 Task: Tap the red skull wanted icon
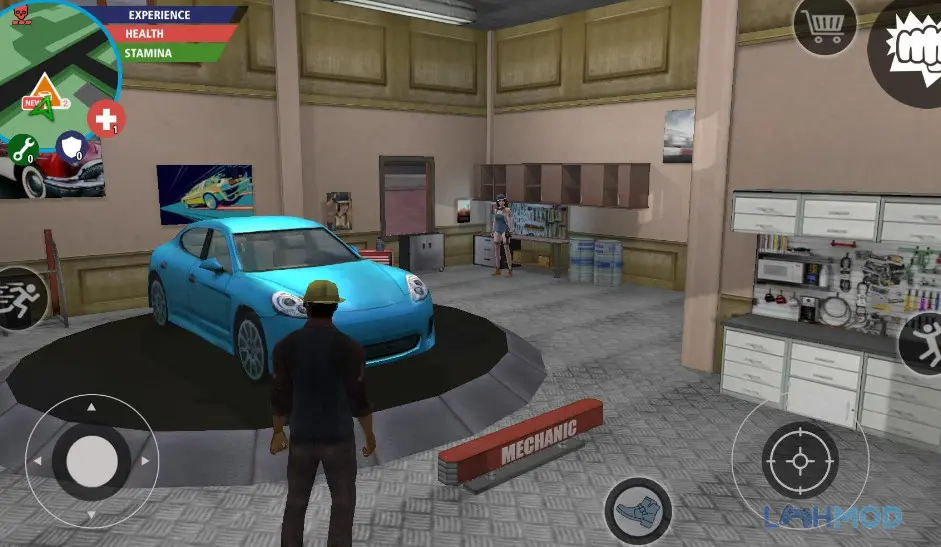[x=19, y=12]
